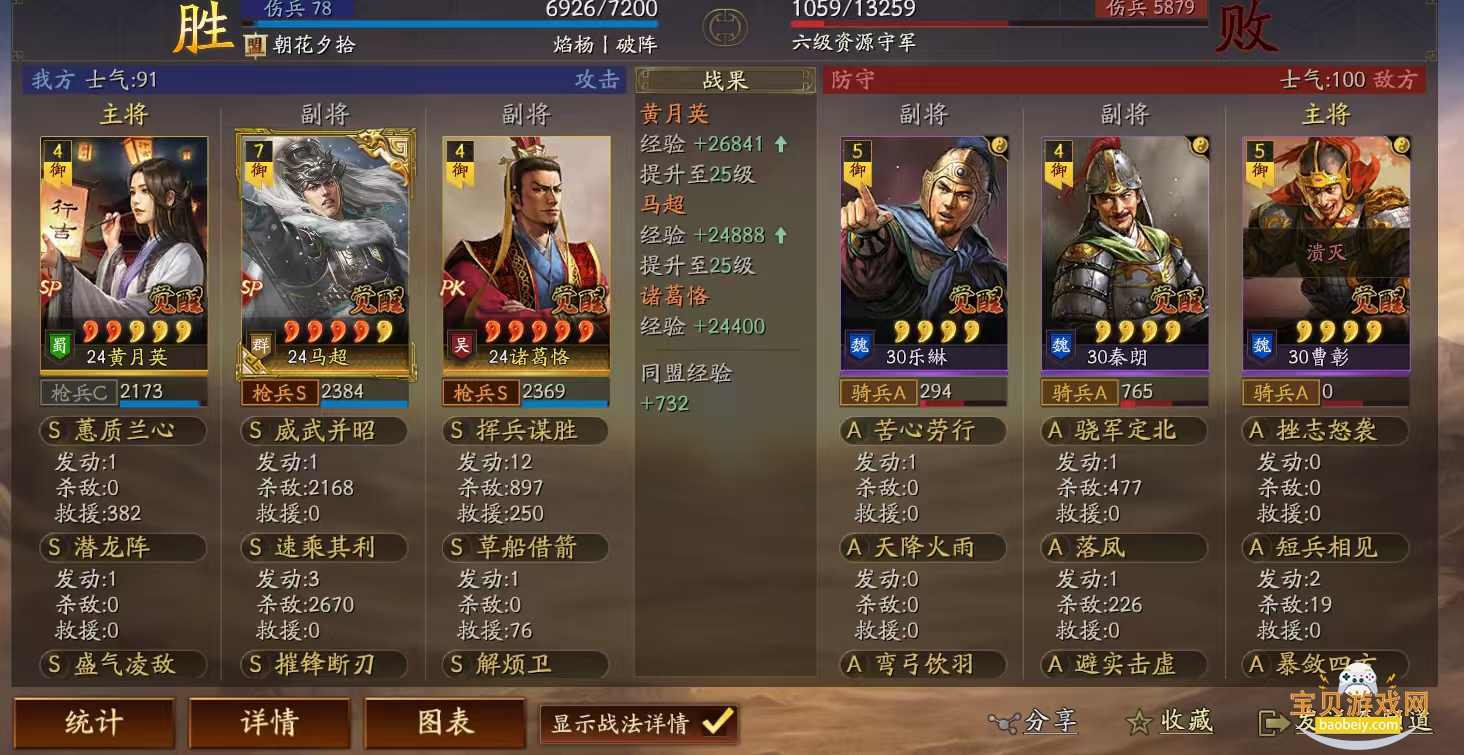Click the 御 banner tag on 秦朗's card

[1060, 163]
